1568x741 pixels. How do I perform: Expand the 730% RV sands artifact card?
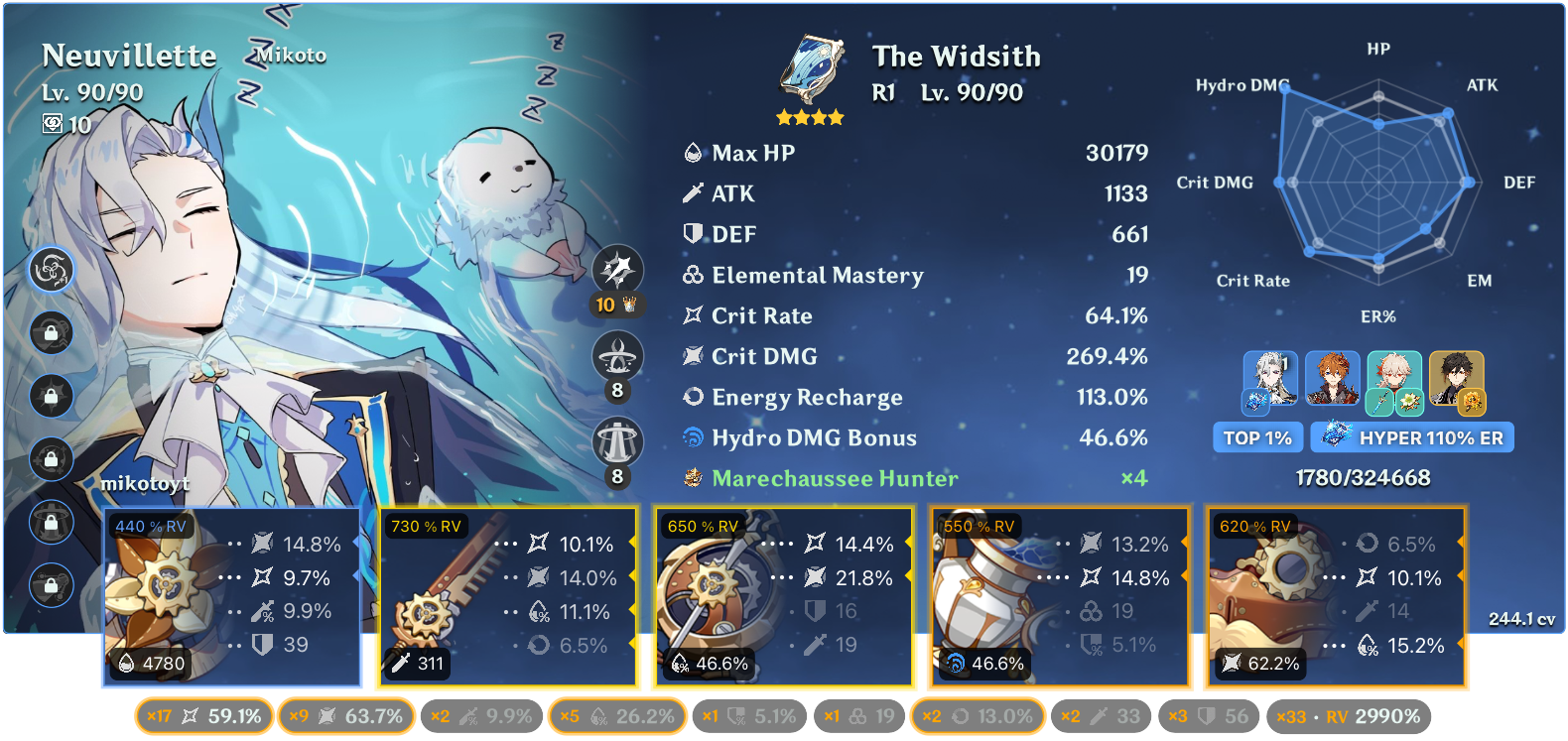pos(508,595)
